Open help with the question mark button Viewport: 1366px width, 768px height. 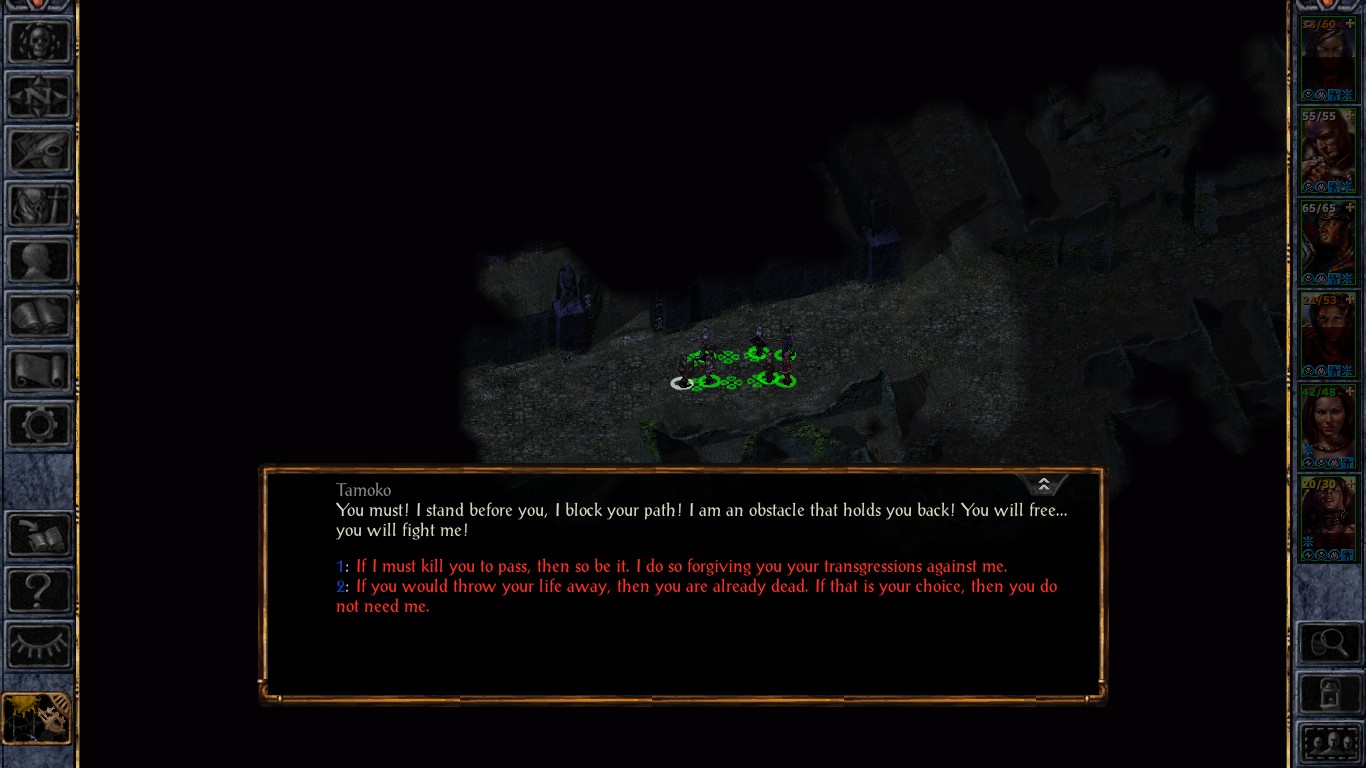coord(39,590)
